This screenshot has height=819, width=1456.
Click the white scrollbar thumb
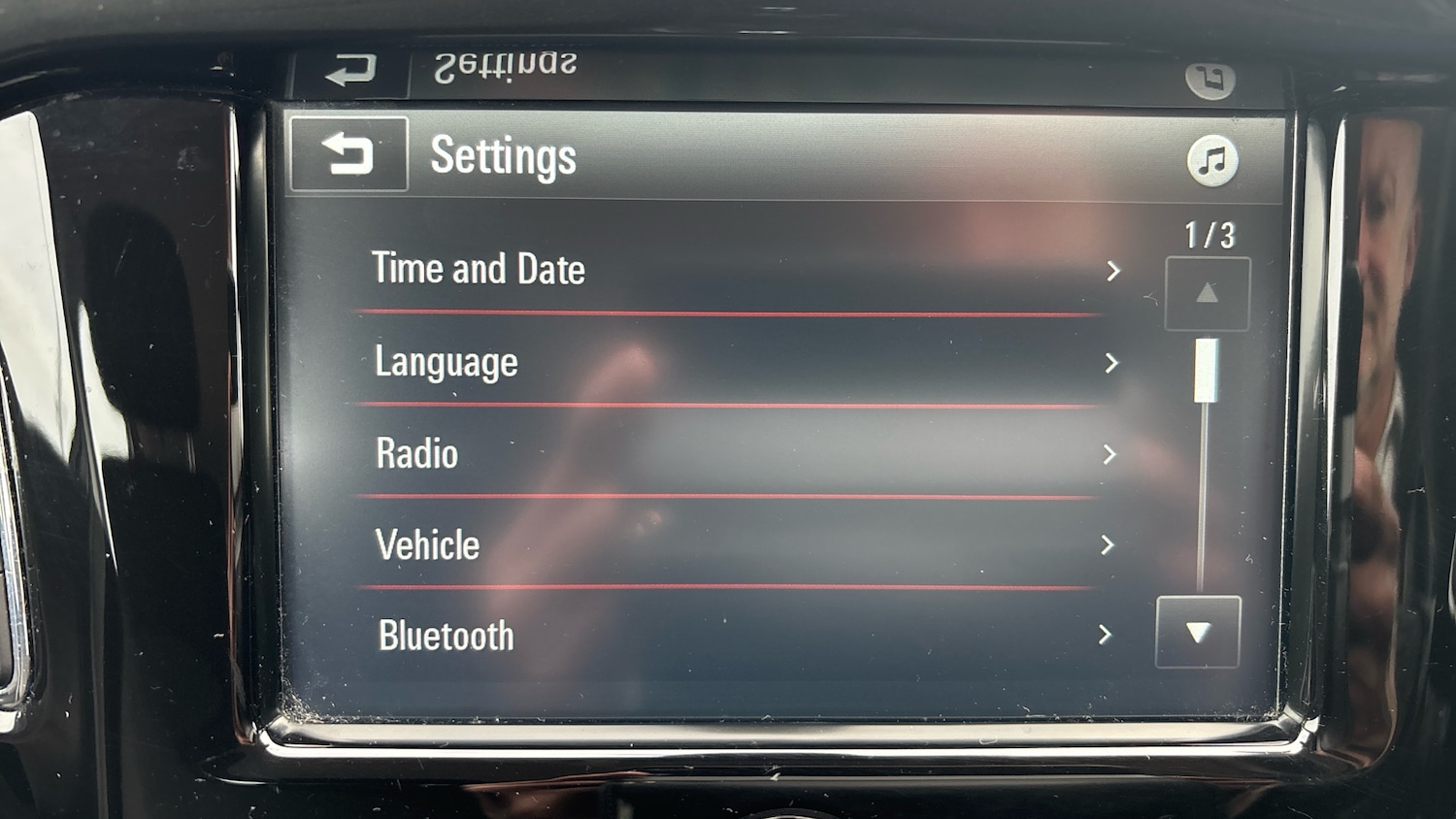(1206, 370)
